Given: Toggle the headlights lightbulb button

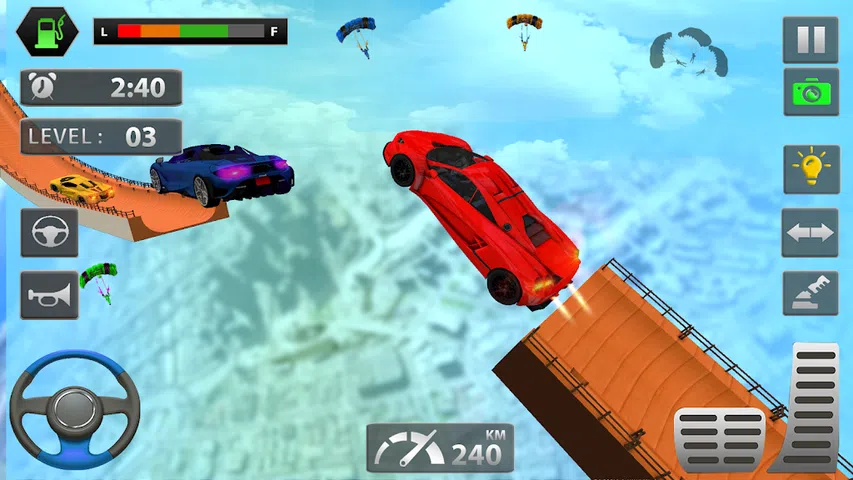Looking at the screenshot, I should (x=811, y=169).
